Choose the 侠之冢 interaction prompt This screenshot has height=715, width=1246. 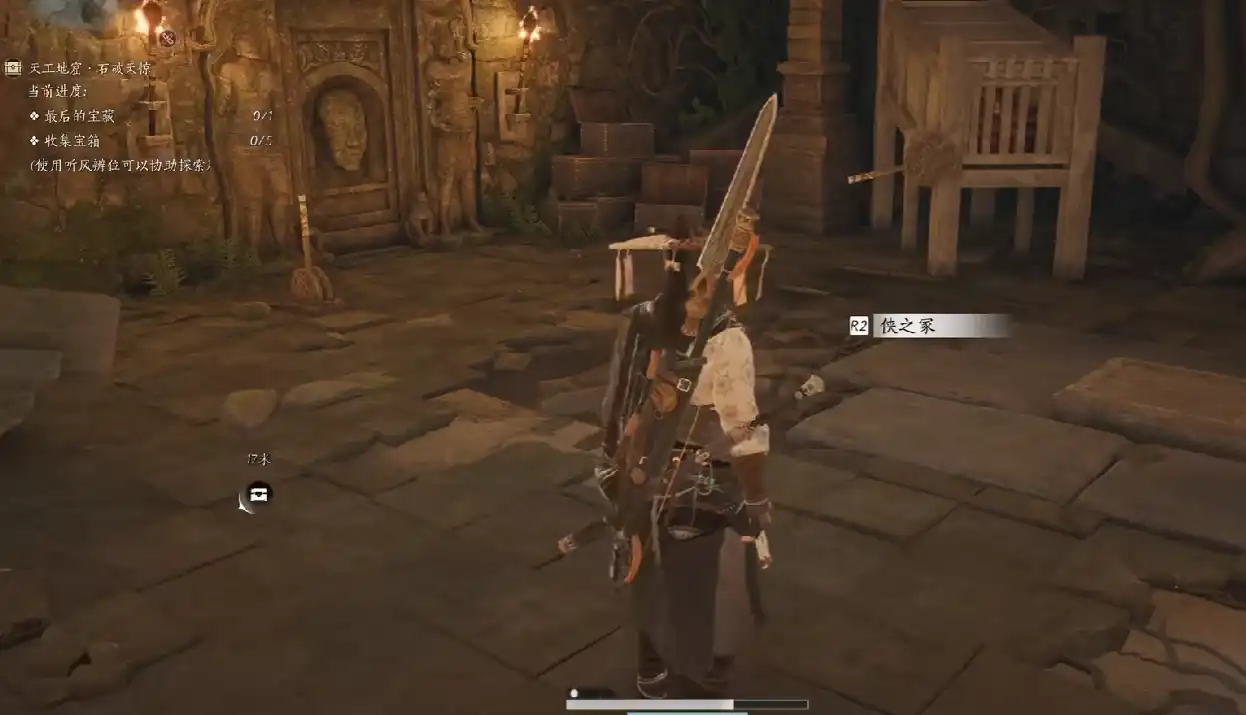click(928, 326)
